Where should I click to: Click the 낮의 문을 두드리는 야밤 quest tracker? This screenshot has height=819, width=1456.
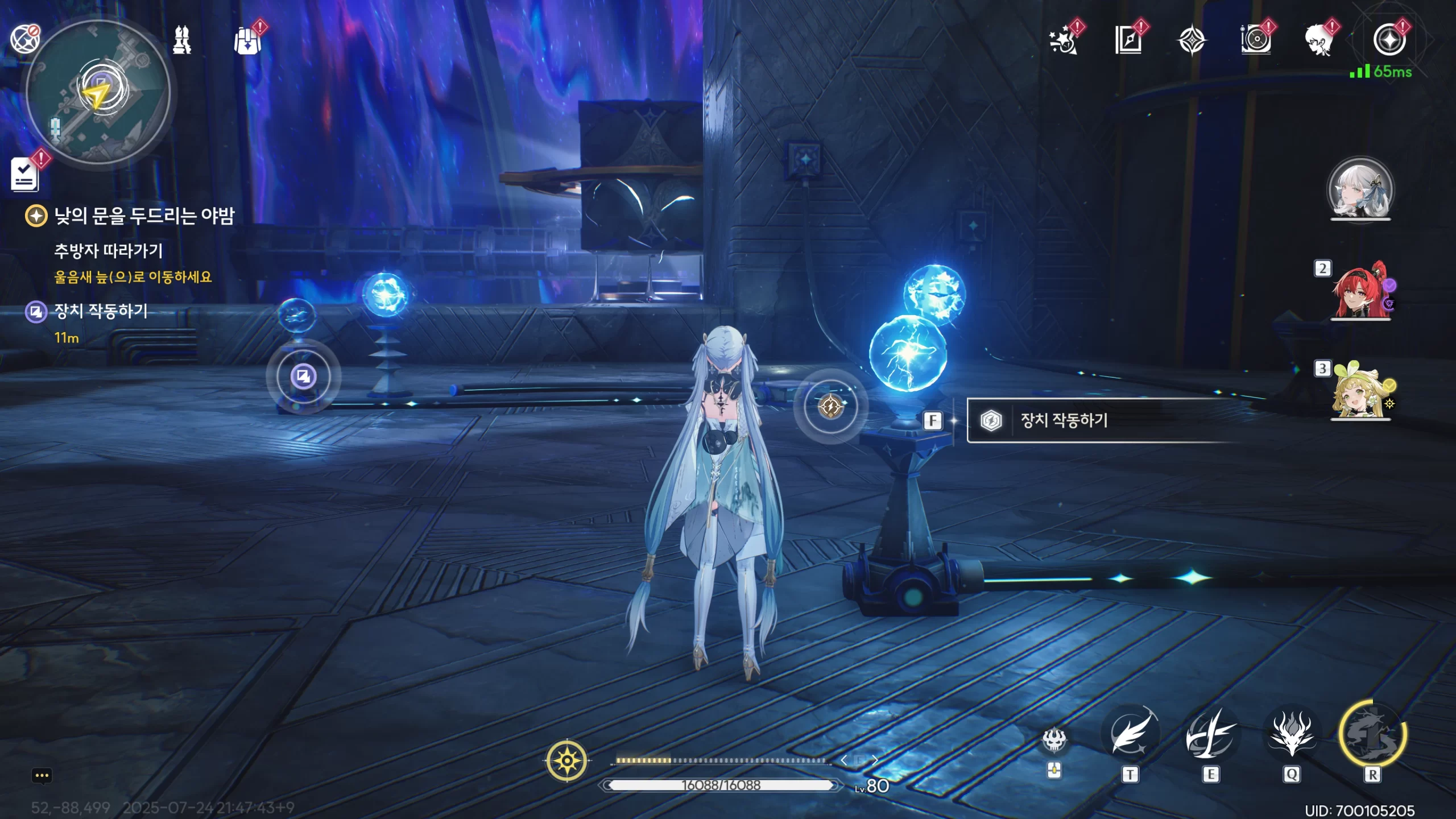pos(143,216)
